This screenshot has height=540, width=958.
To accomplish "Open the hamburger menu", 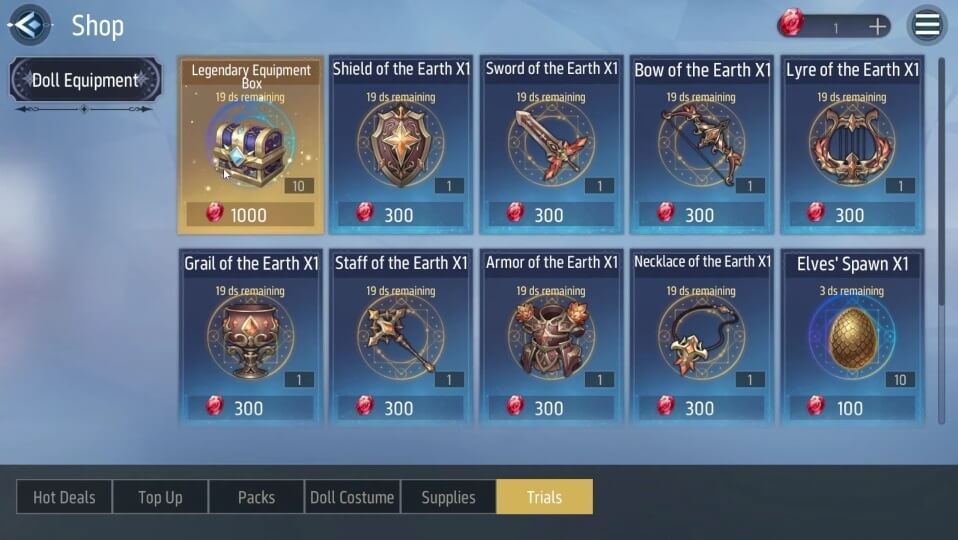I will tap(927, 26).
